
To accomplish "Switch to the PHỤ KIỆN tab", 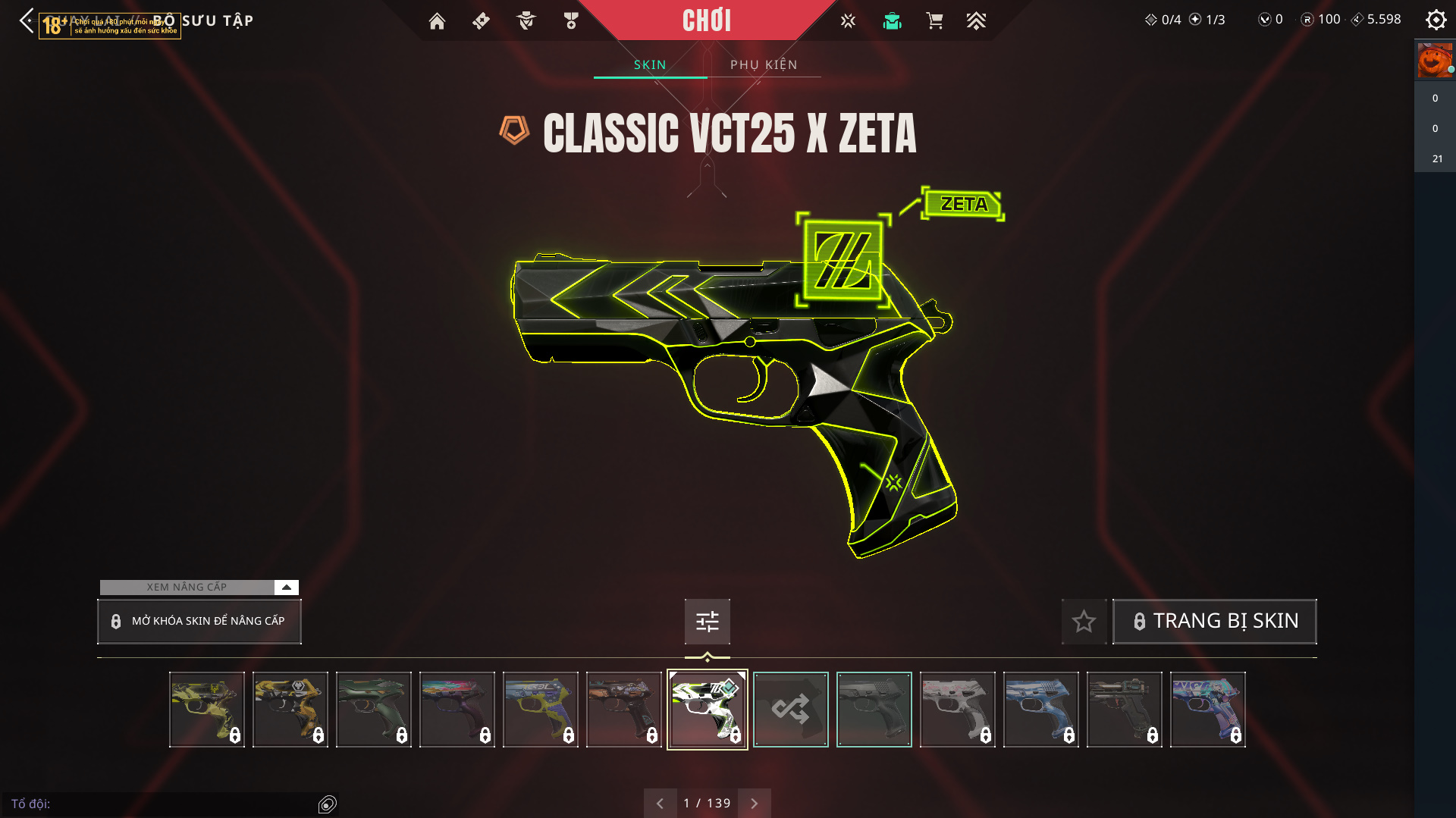I will click(x=764, y=65).
